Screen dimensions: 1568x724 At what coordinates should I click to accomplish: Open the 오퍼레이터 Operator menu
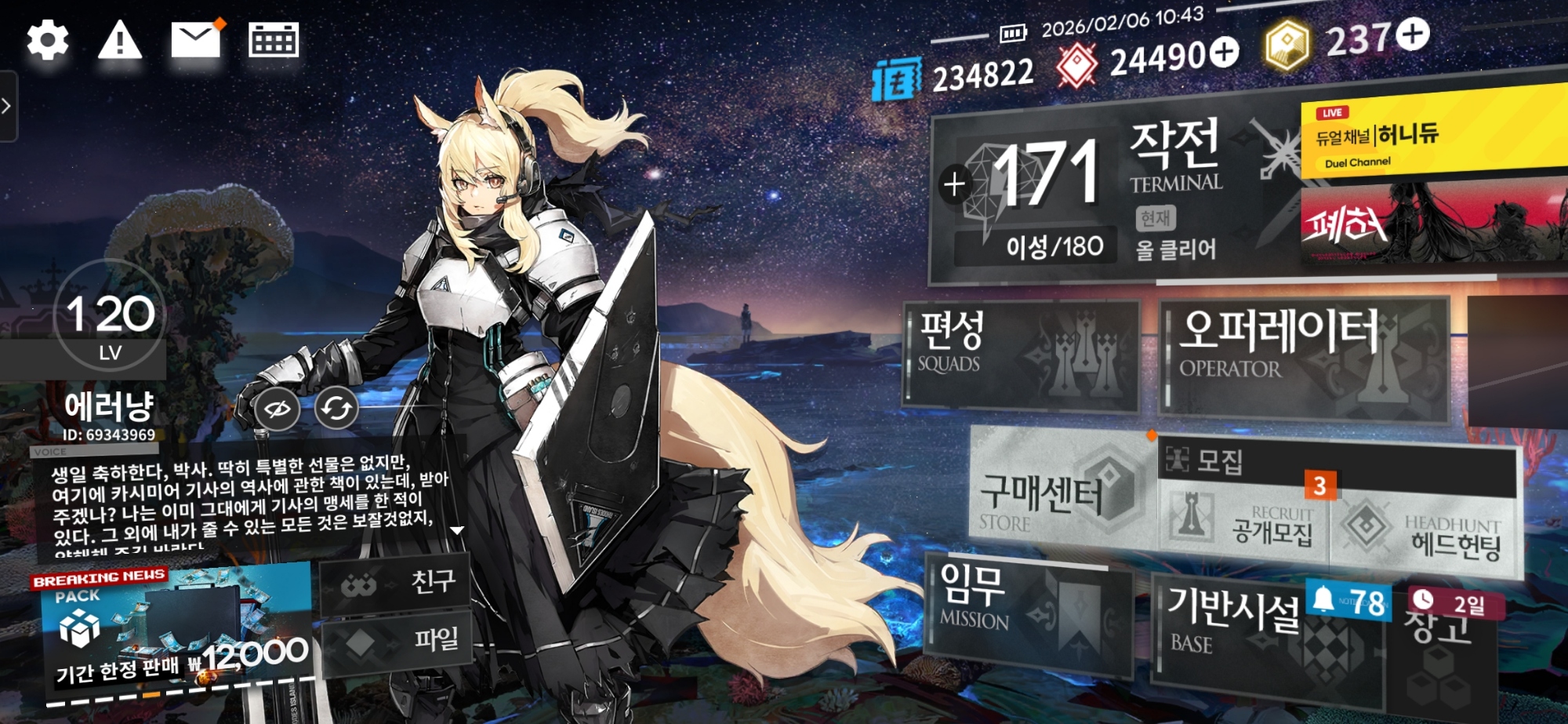coord(1303,357)
